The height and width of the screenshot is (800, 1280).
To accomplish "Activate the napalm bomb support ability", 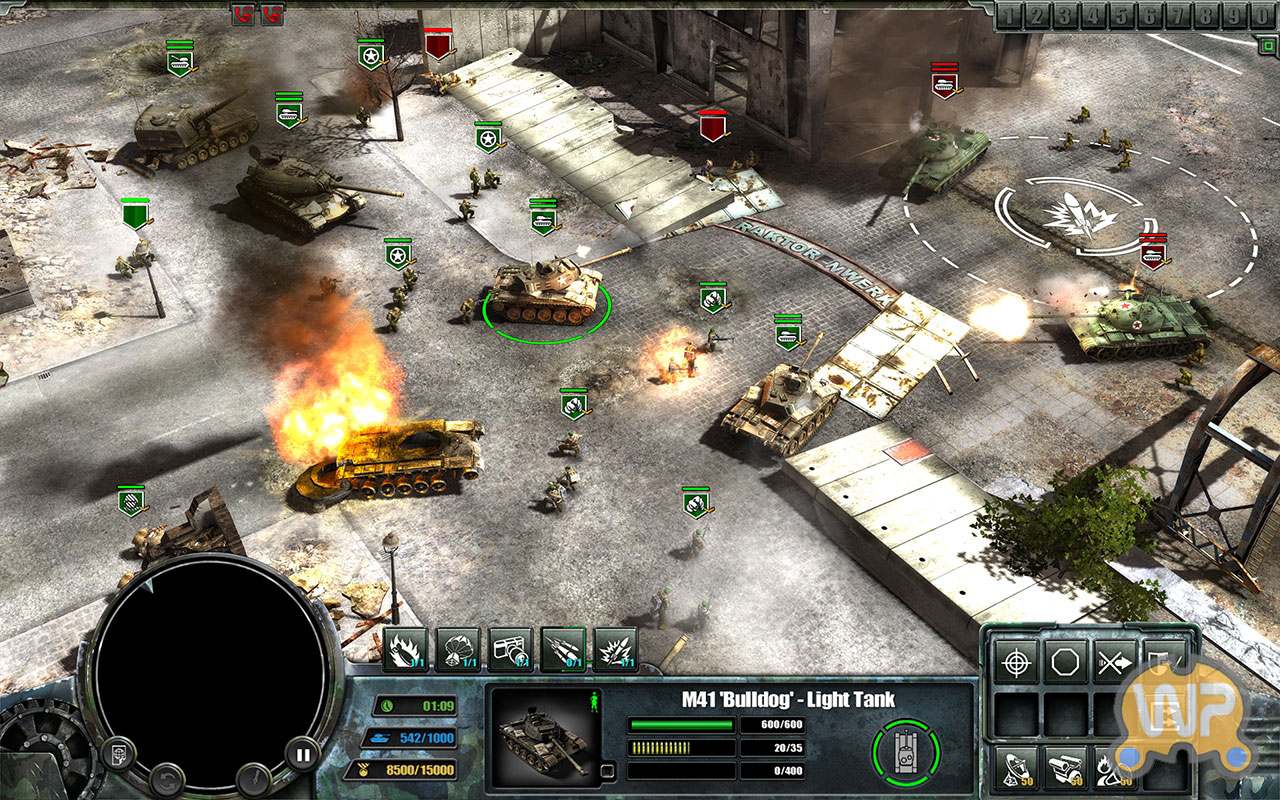I will (x=405, y=650).
